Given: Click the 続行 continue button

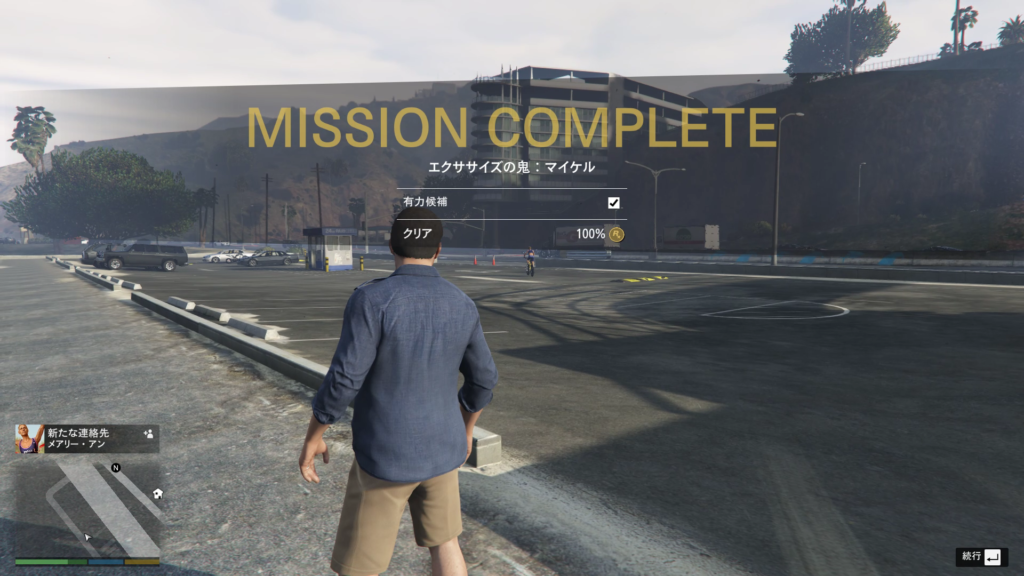Looking at the screenshot, I should pyautogui.click(x=981, y=556).
